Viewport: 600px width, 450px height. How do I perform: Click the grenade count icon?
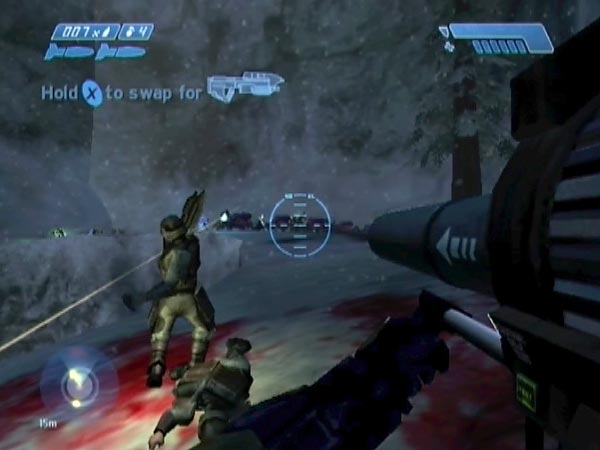point(136,32)
